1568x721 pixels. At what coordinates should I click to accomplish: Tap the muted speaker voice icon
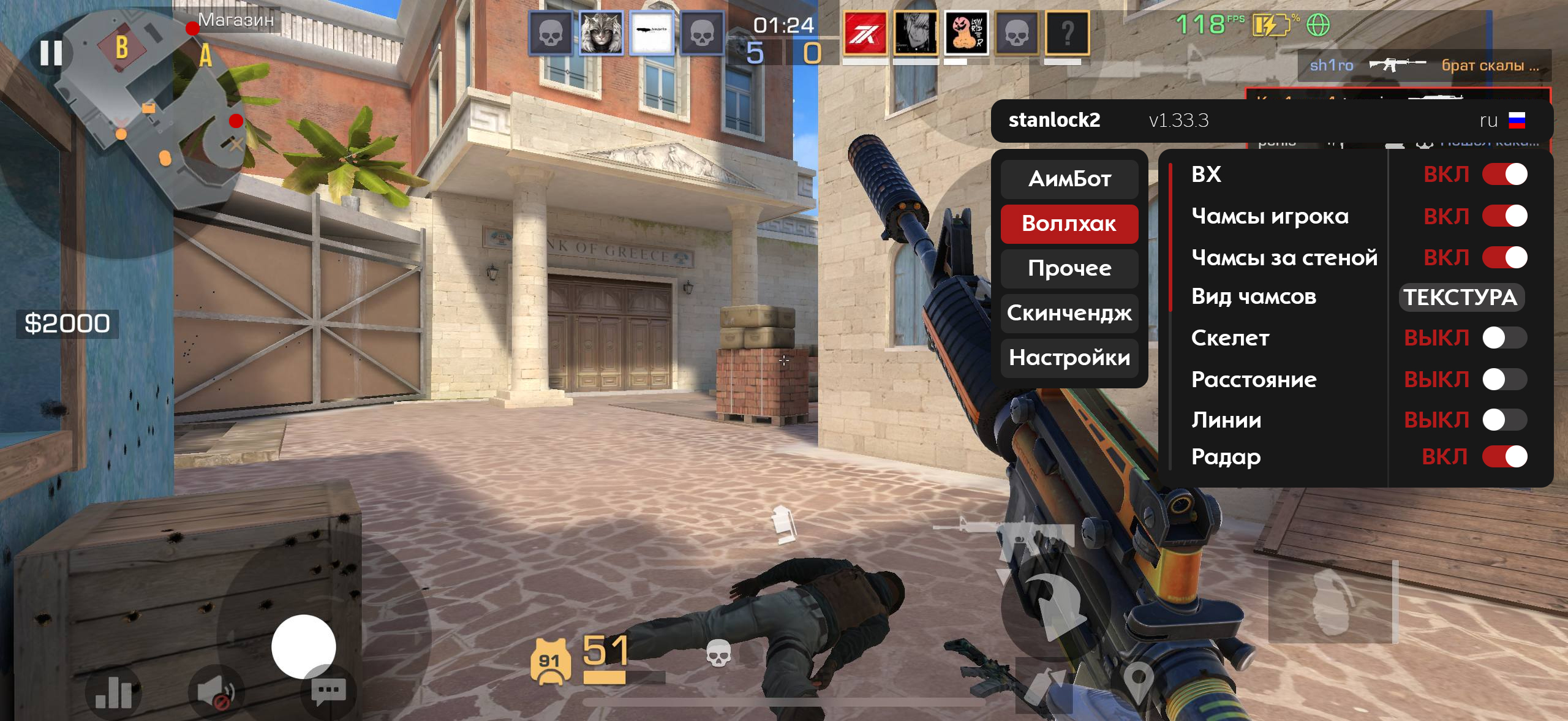216,693
